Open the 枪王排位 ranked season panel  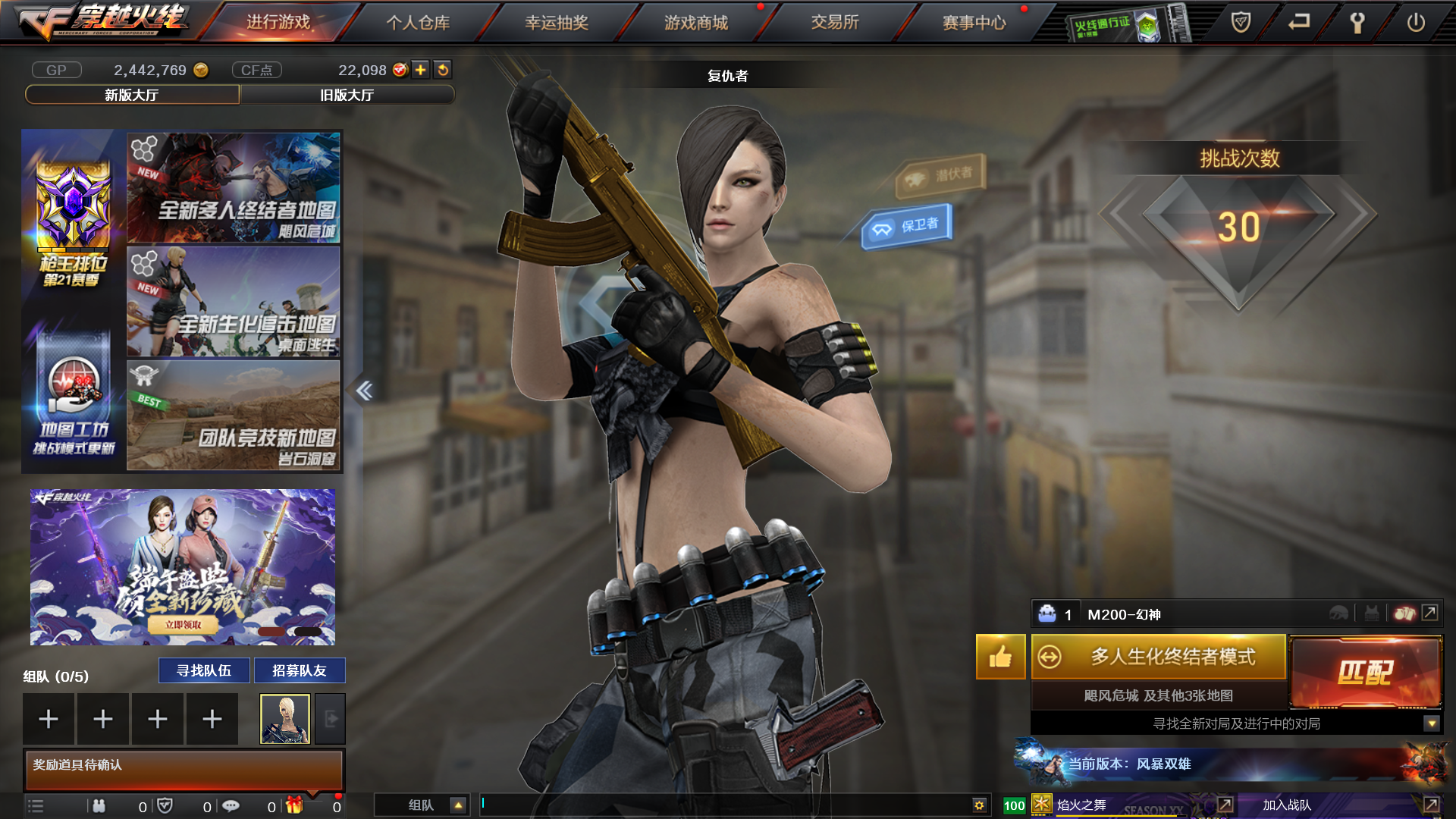pyautogui.click(x=74, y=224)
